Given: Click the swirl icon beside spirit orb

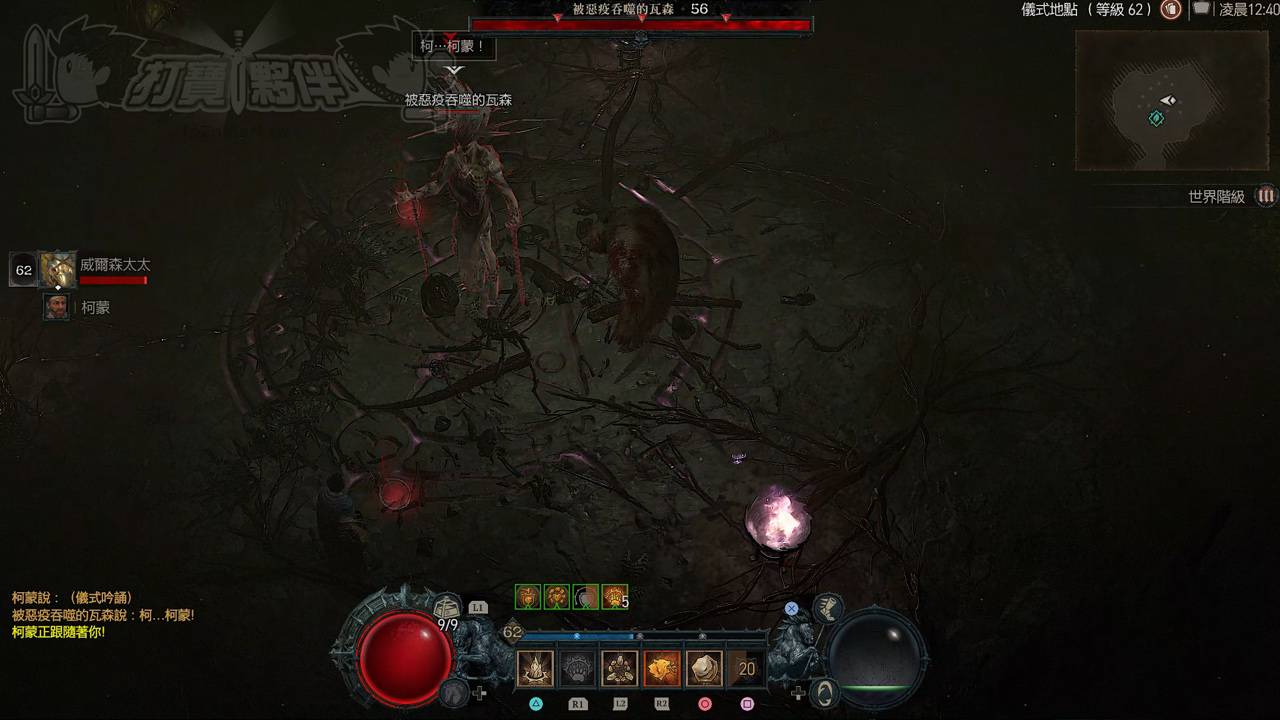Looking at the screenshot, I should pyautogui.click(x=824, y=691).
